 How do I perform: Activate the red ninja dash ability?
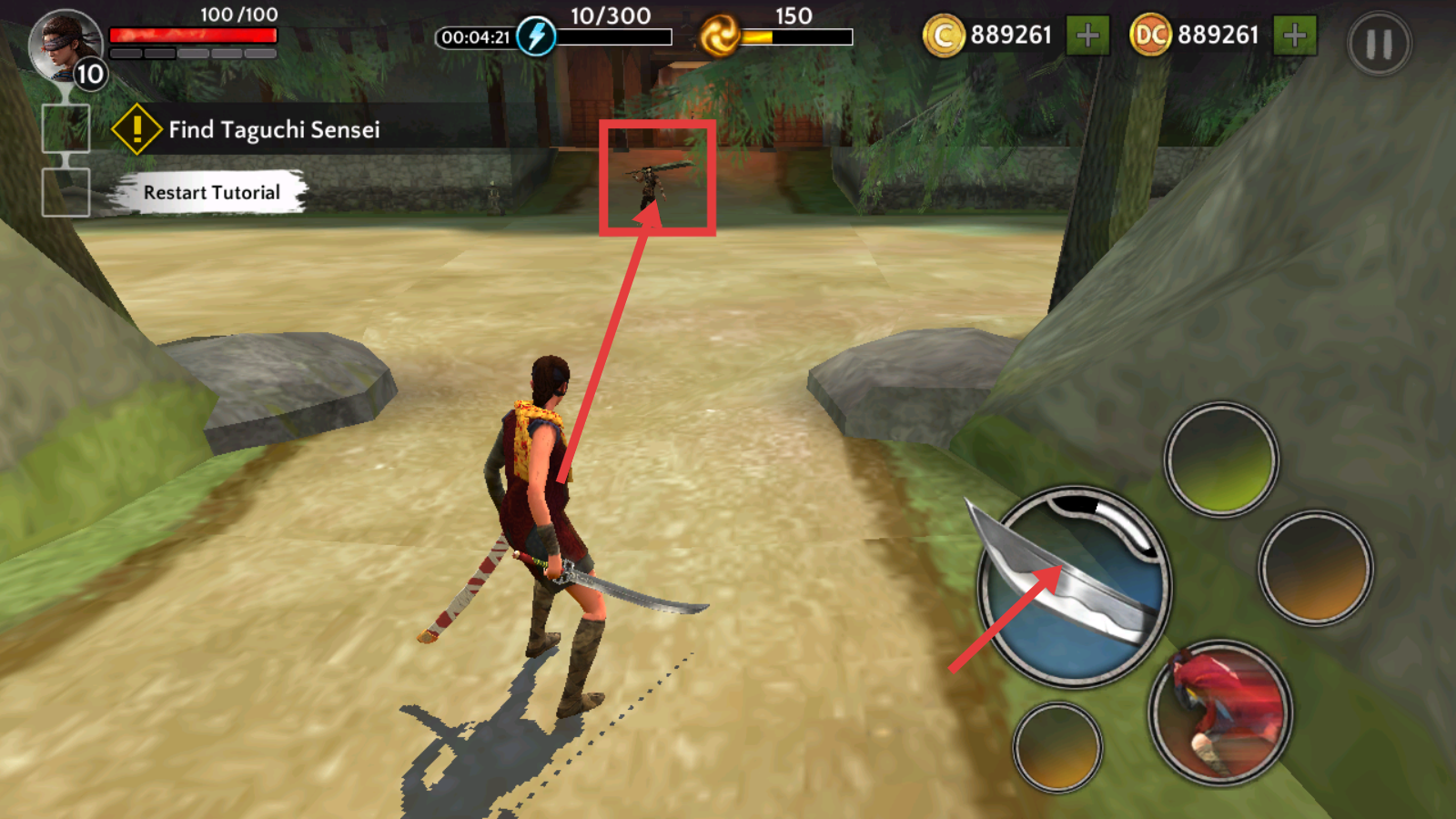pyautogui.click(x=1220, y=713)
